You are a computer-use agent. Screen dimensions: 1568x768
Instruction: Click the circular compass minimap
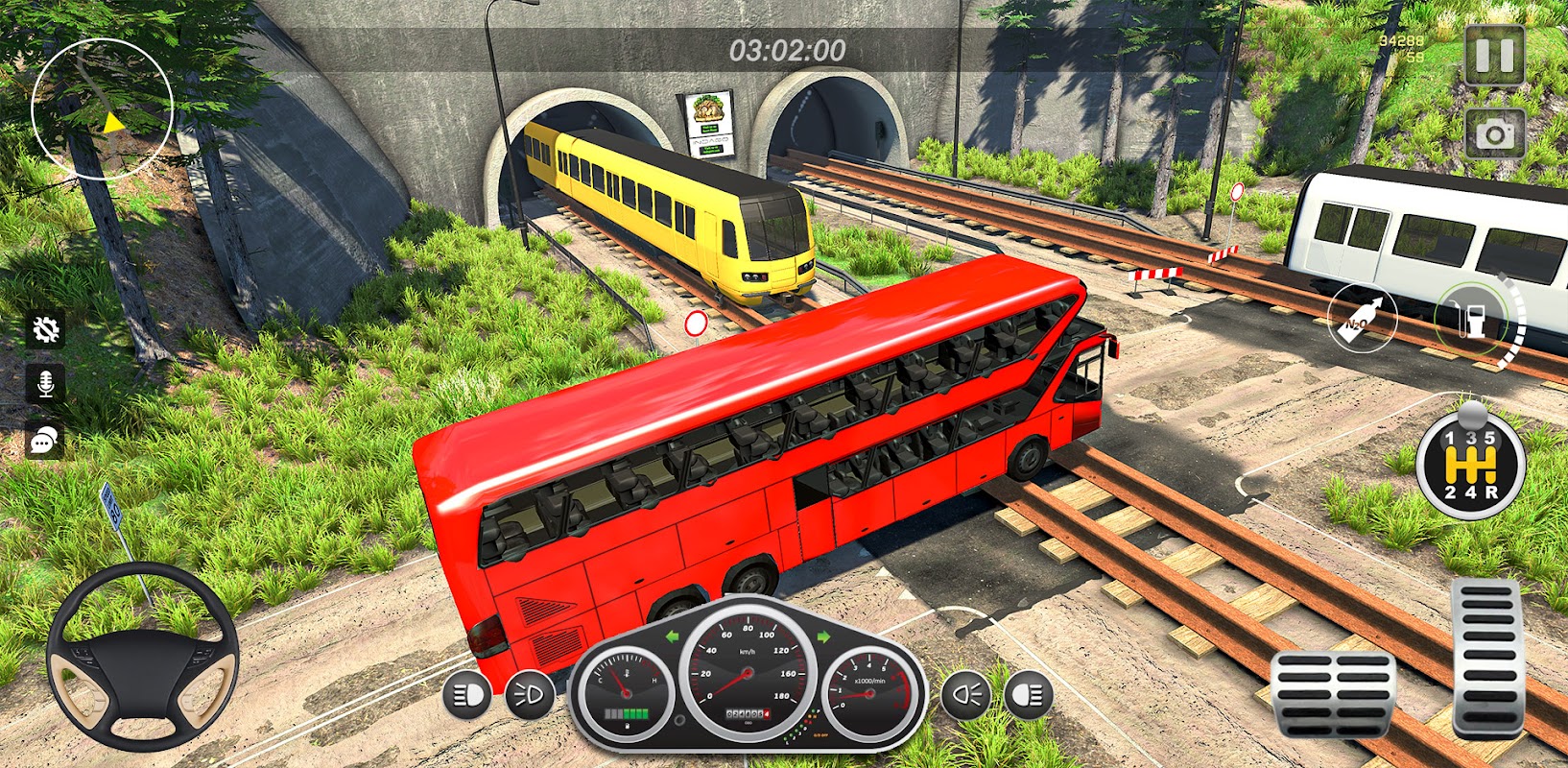102,108
